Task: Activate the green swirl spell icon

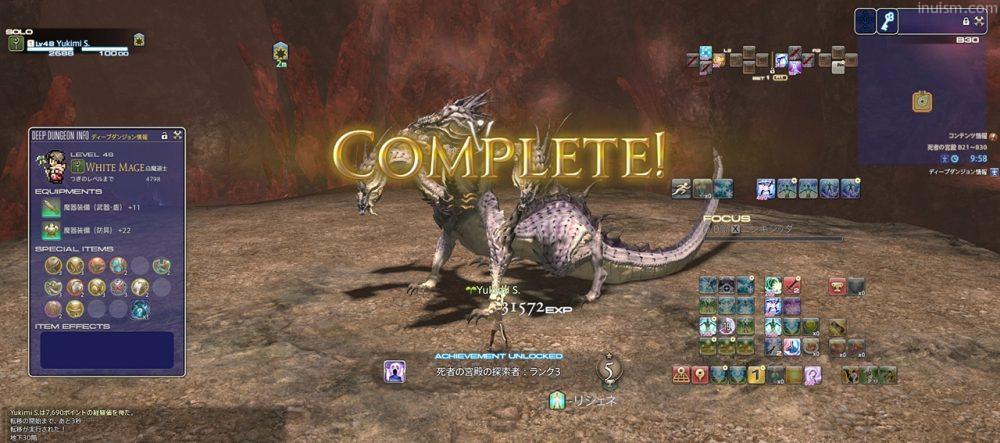Action: (772, 286)
